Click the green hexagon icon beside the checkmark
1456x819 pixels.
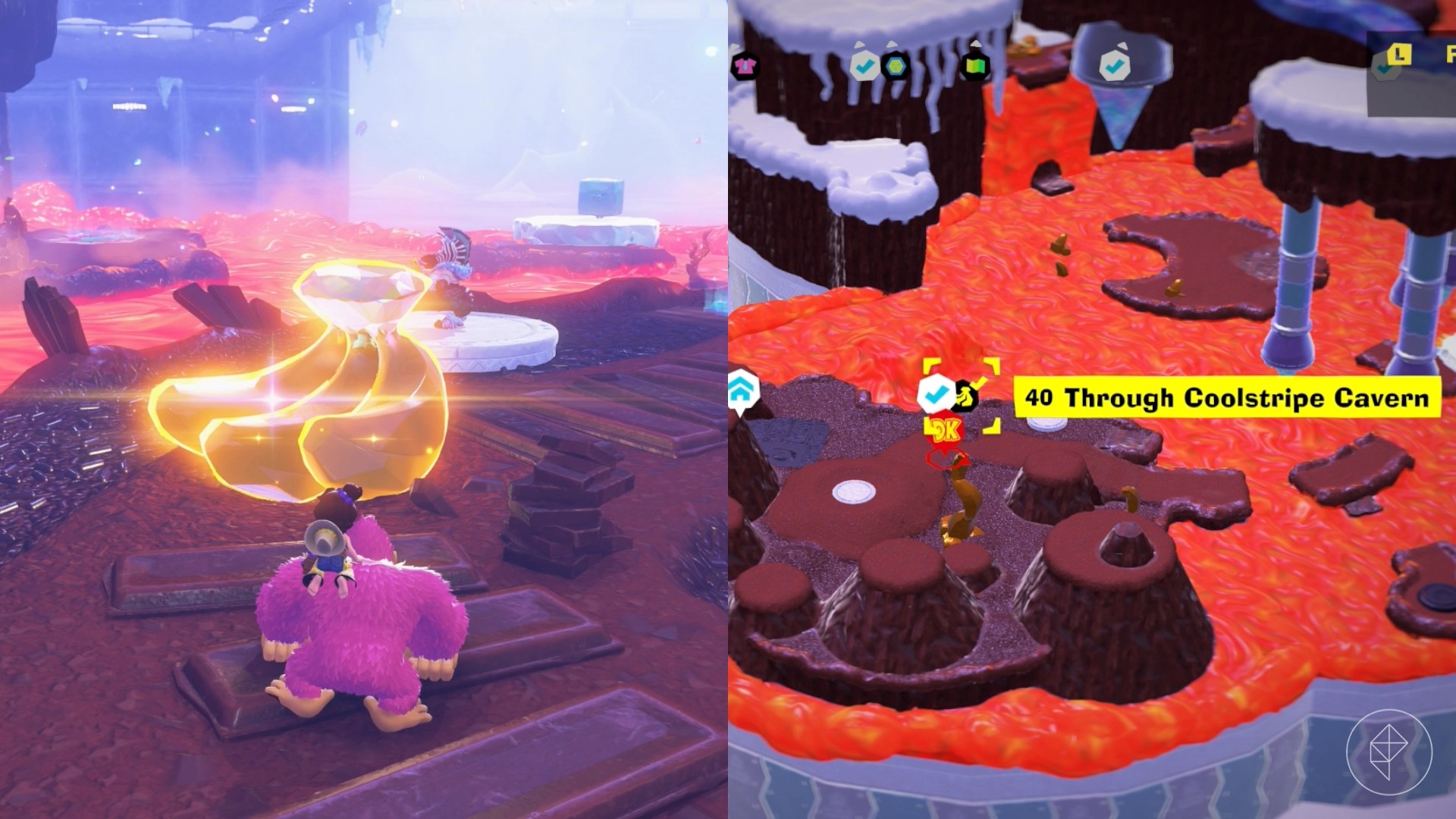[895, 65]
